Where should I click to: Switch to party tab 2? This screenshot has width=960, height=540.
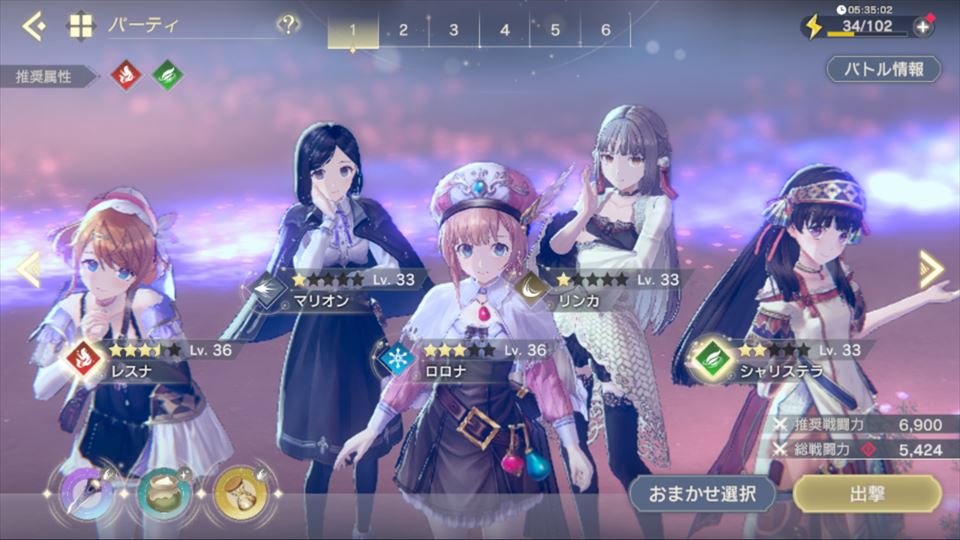(x=403, y=30)
